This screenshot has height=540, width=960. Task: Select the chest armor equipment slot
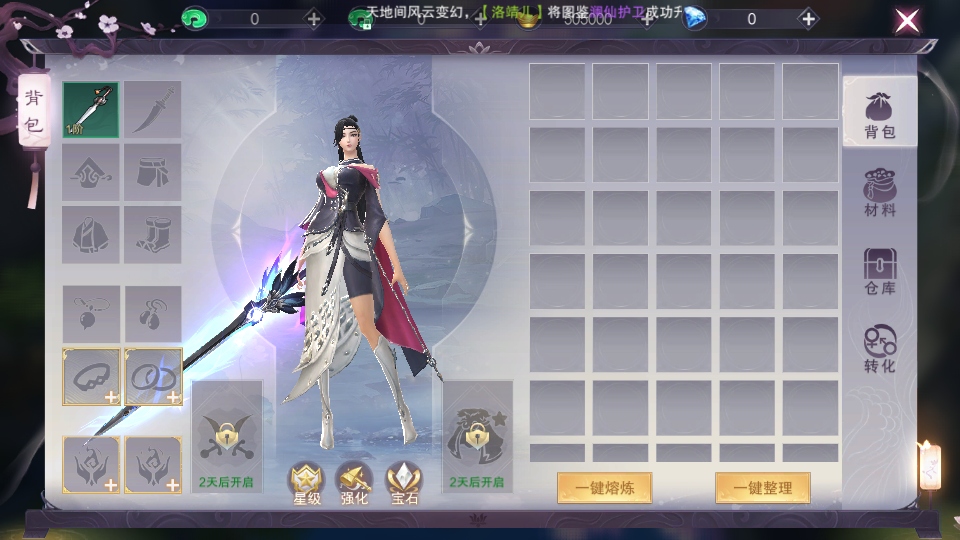click(91, 234)
